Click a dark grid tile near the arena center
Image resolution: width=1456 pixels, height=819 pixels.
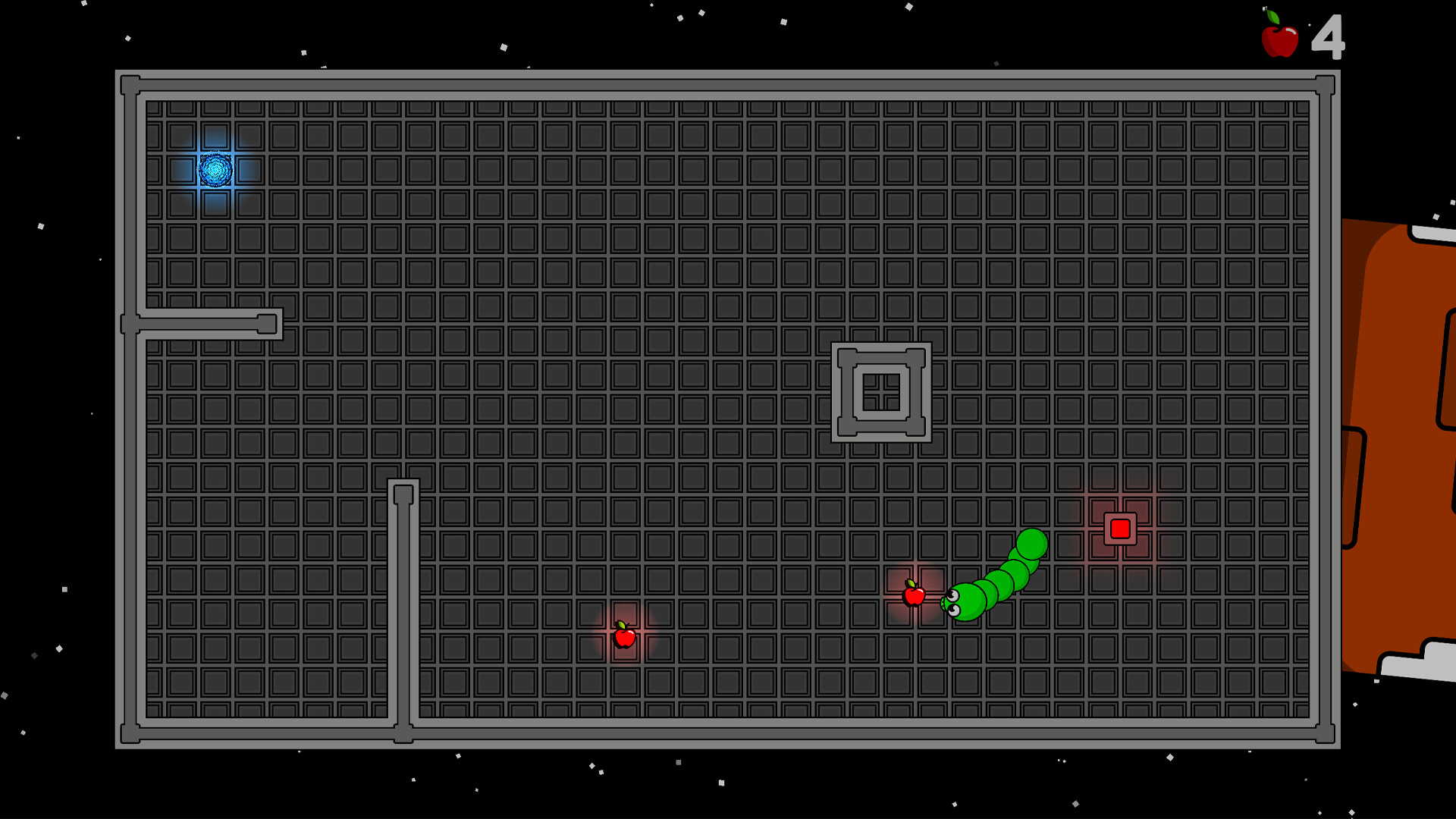pyautogui.click(x=728, y=409)
